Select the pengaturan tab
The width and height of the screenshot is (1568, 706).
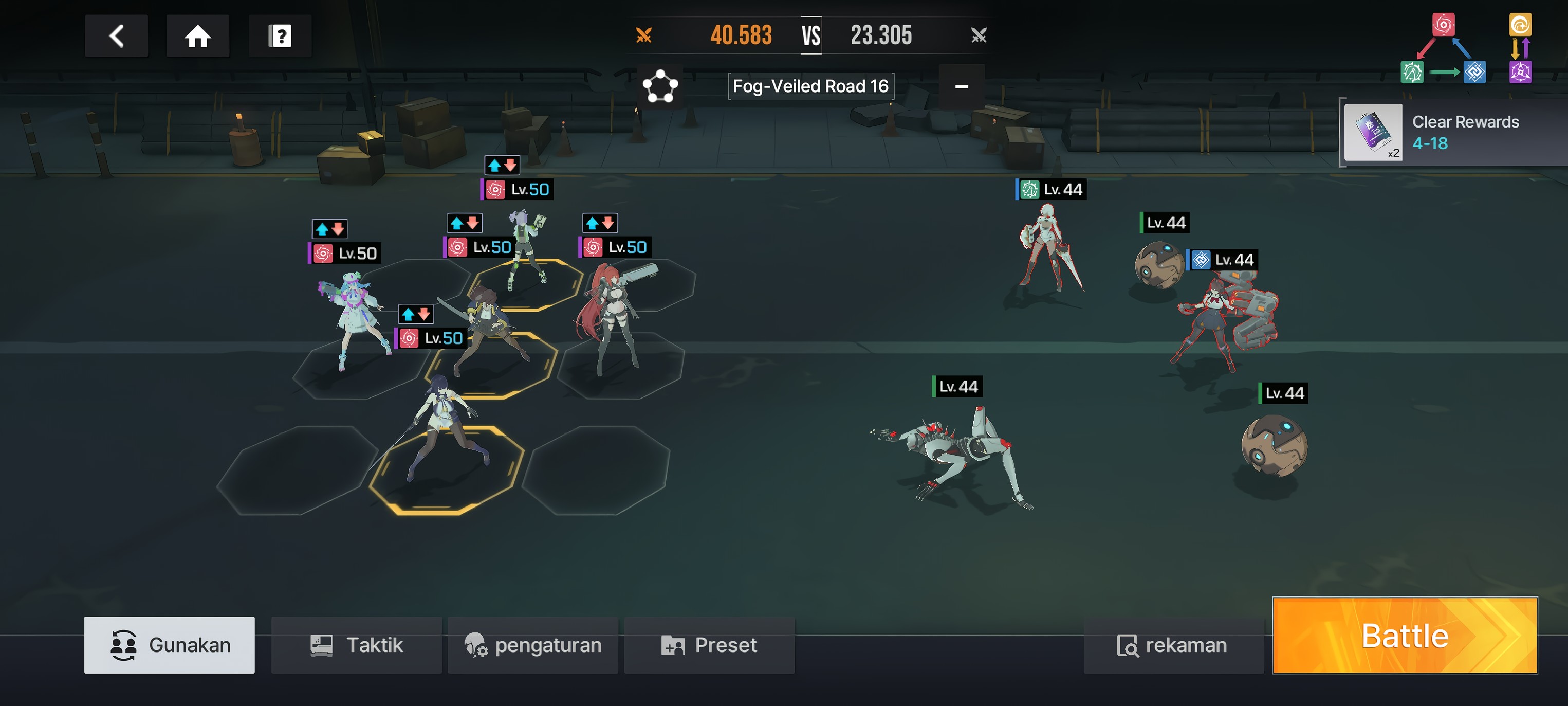pos(533,645)
